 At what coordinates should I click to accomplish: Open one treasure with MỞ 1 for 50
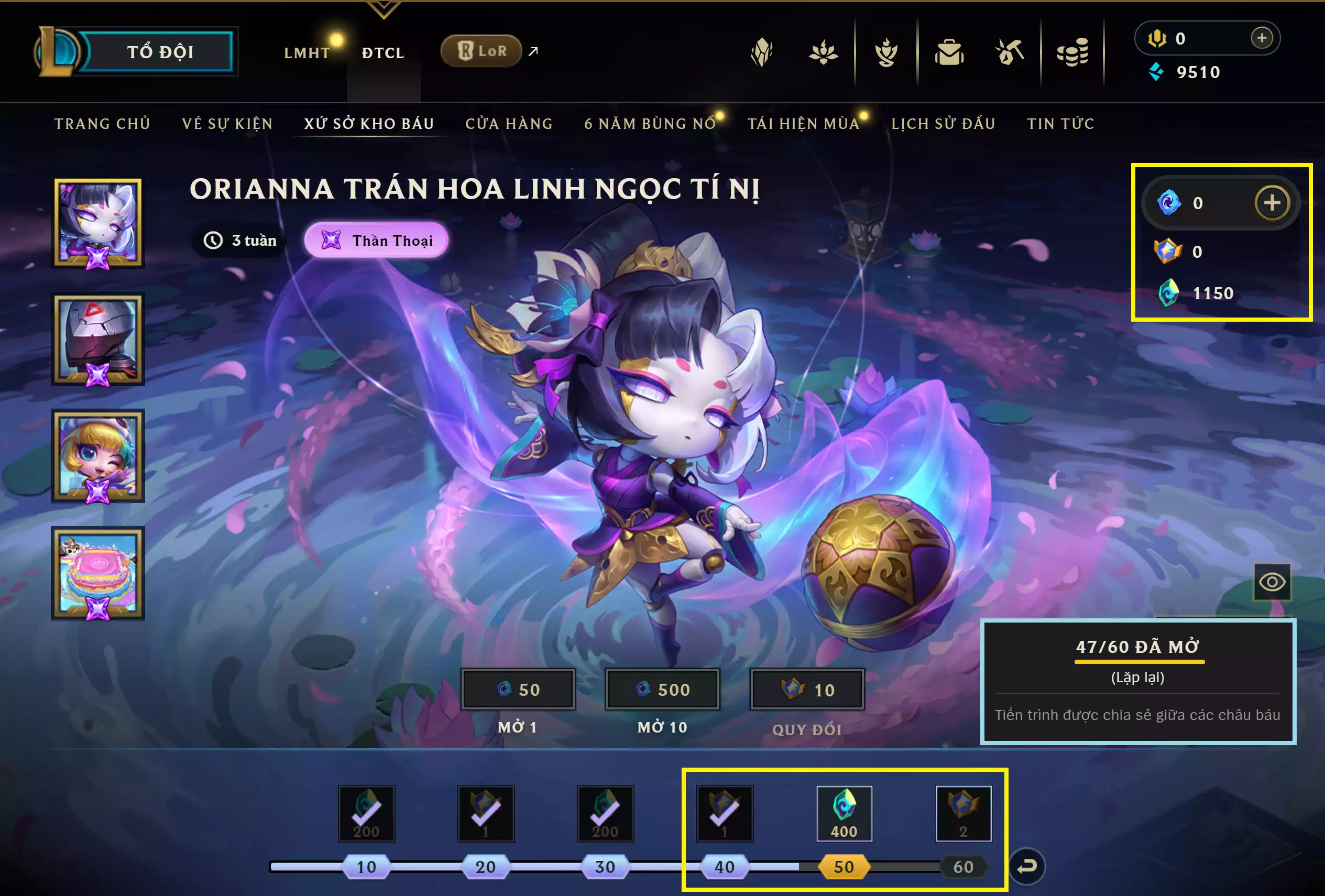point(518,690)
